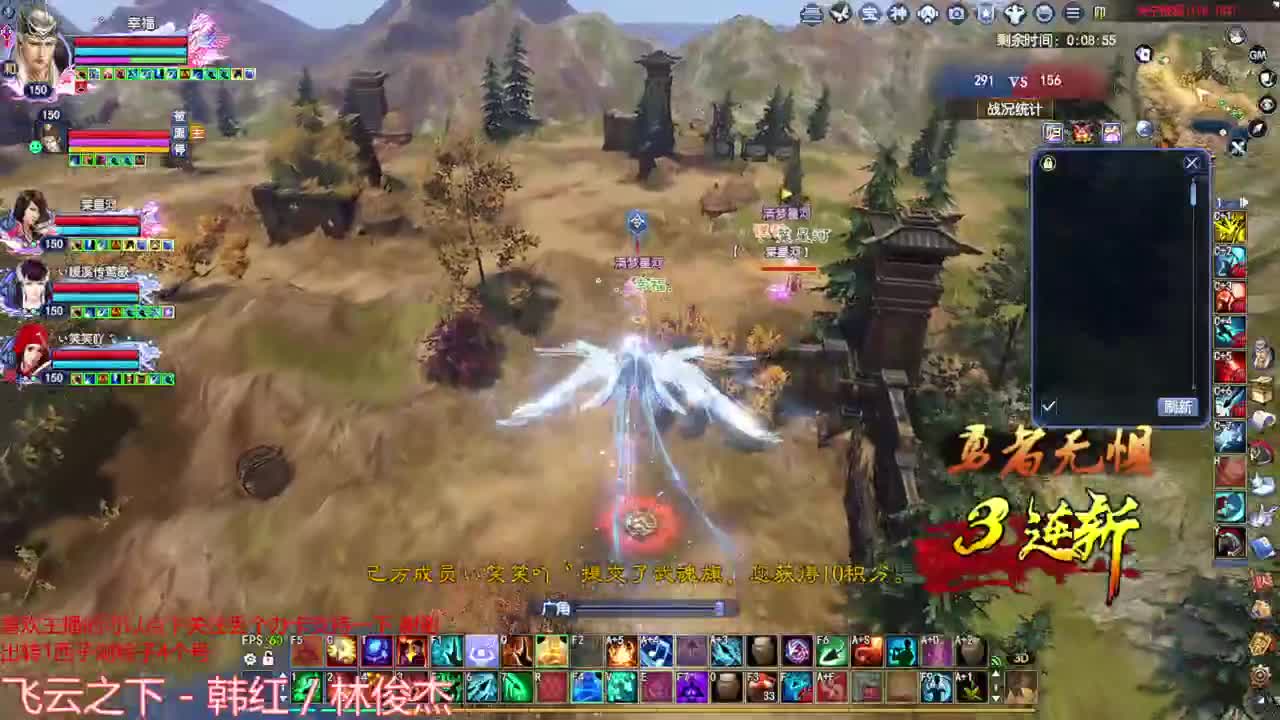1280x720 pixels.
Task: Click the green leaf F6 skill on the hotbar
Action: point(832,651)
